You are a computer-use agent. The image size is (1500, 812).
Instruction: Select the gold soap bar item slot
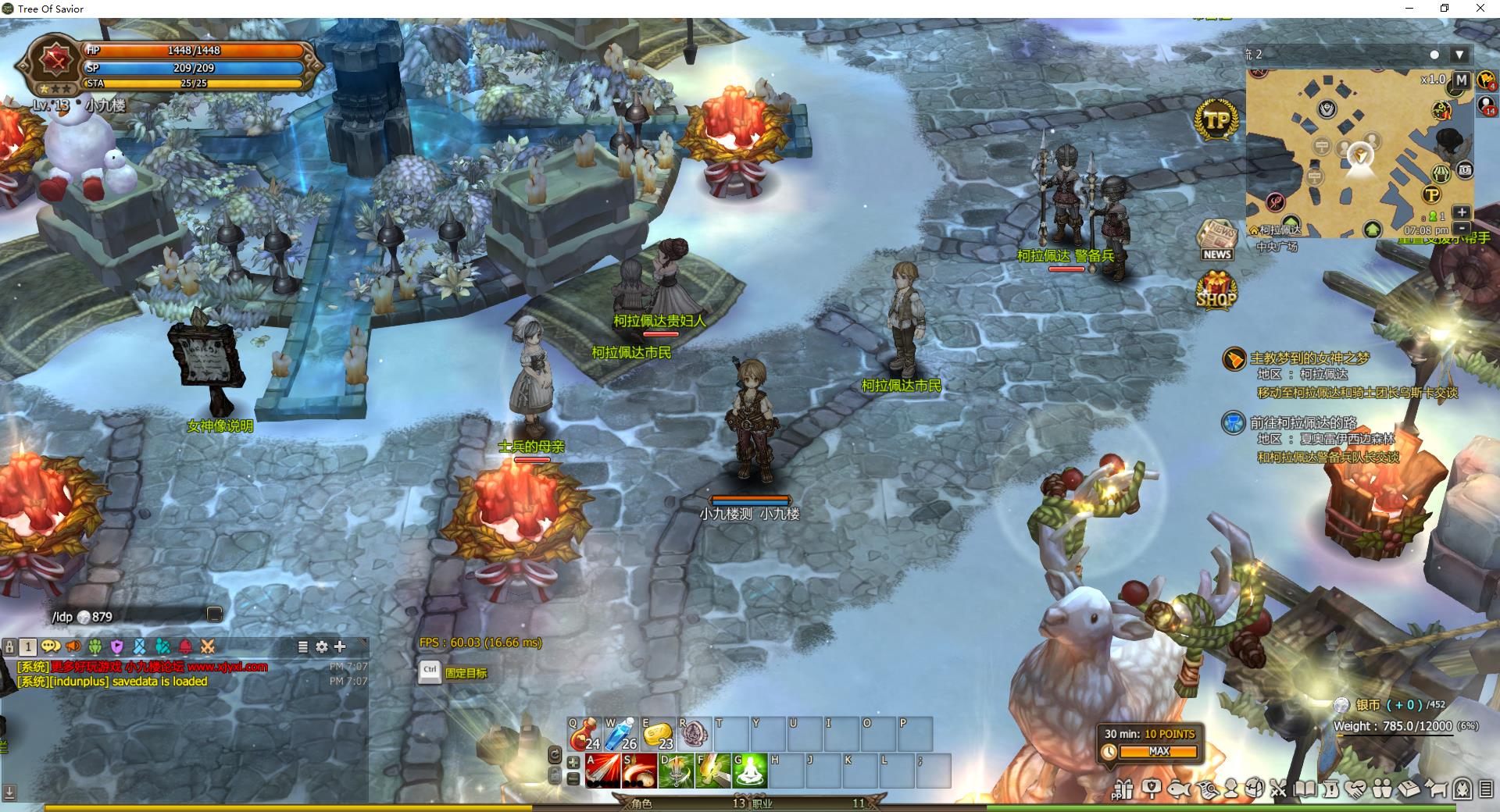pyautogui.click(x=659, y=734)
